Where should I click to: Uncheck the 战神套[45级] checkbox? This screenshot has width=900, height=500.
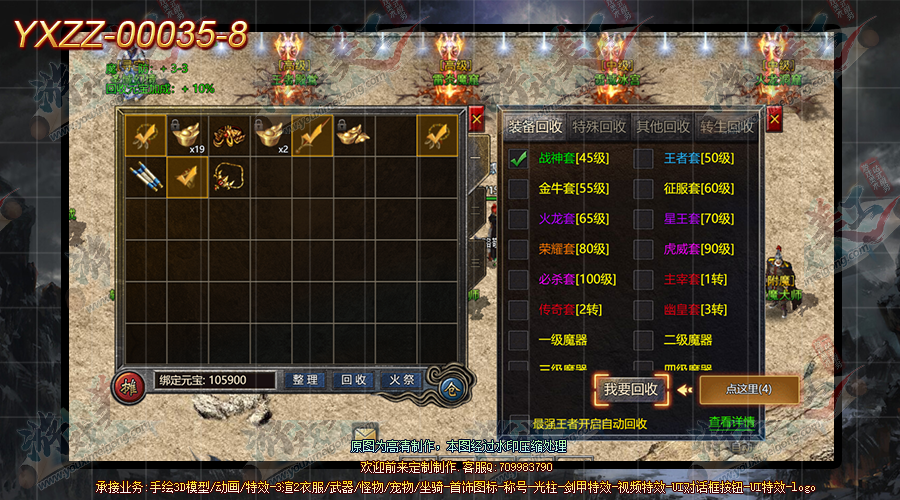tap(518, 158)
